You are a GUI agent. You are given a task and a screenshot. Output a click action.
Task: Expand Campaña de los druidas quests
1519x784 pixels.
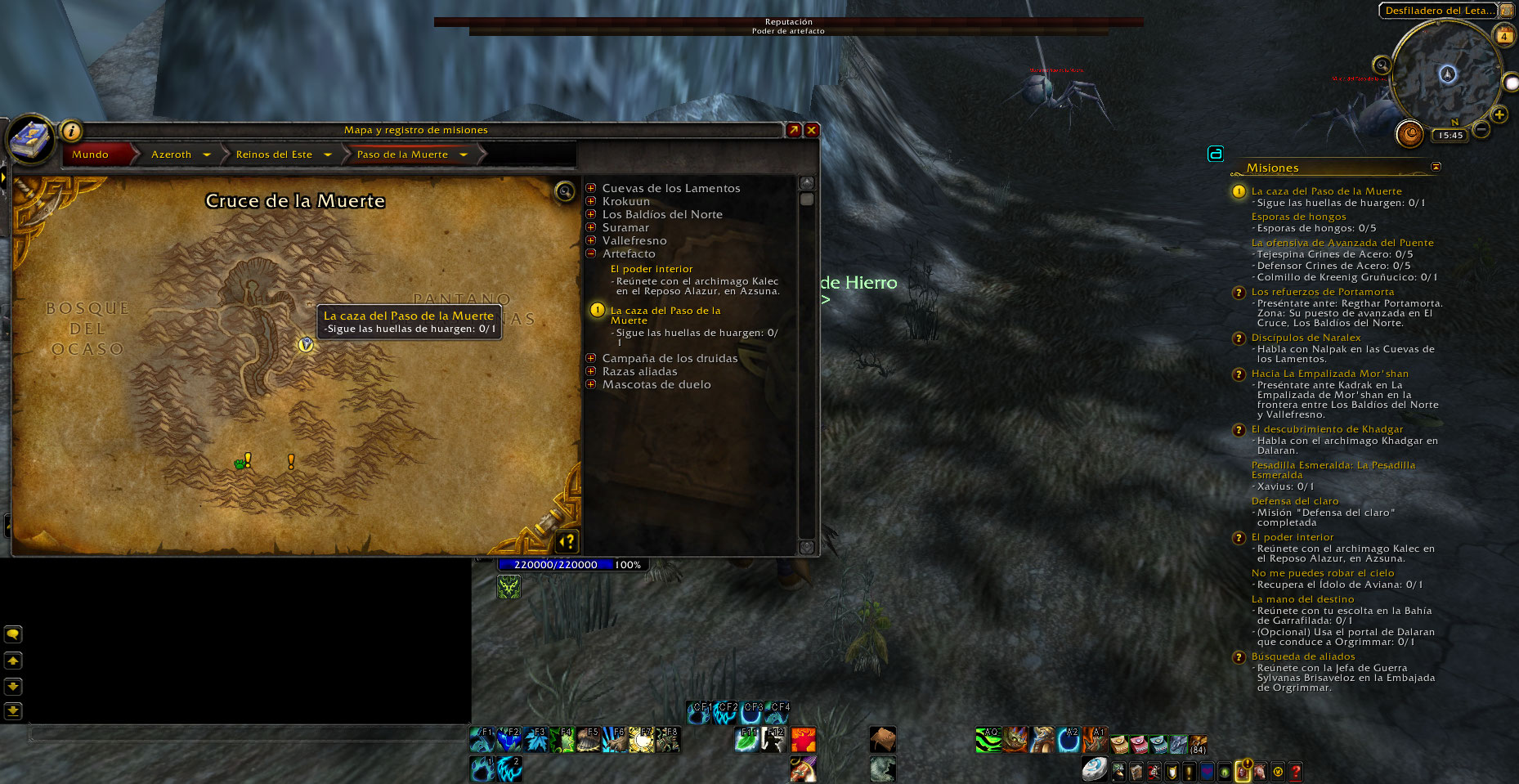[591, 359]
